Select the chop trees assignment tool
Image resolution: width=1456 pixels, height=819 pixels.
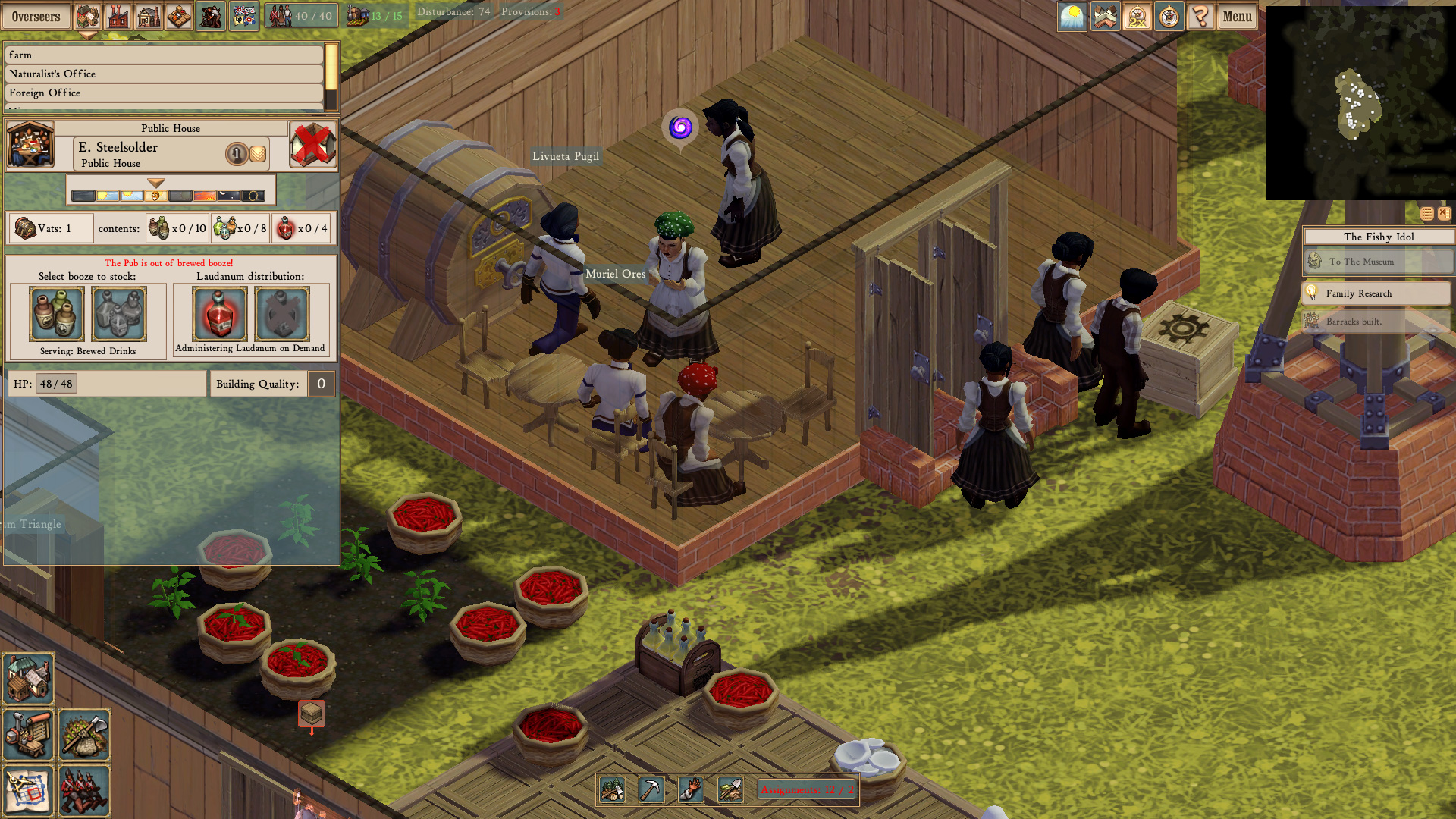tap(611, 790)
